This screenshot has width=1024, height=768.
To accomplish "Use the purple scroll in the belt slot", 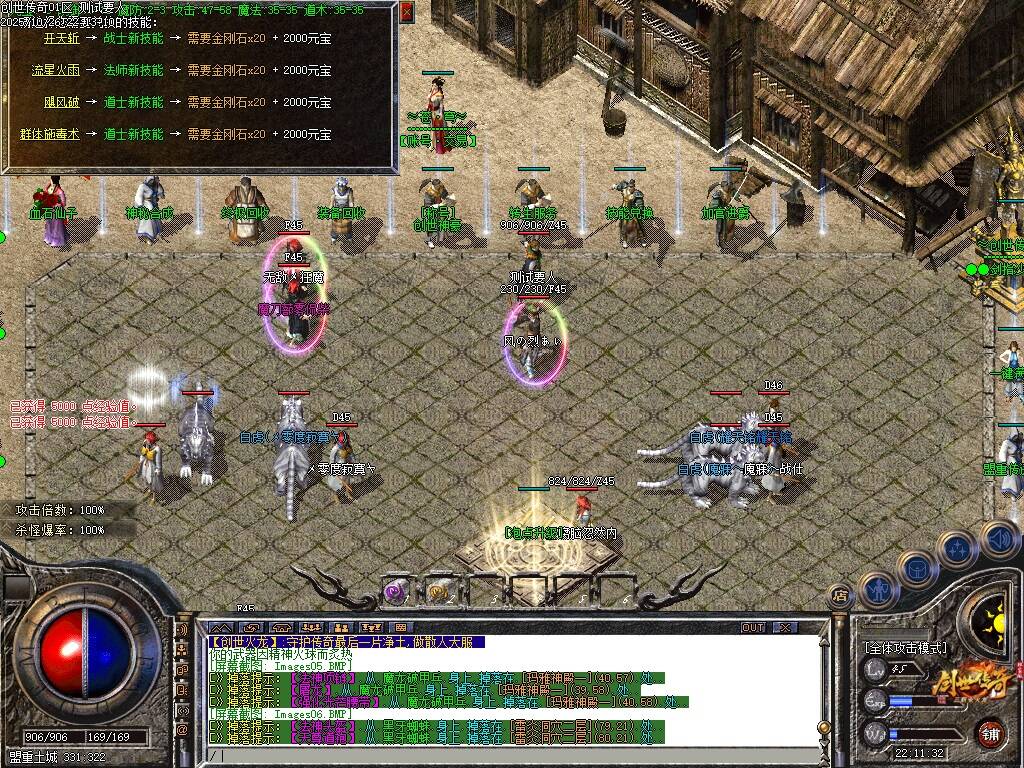I will pyautogui.click(x=397, y=591).
